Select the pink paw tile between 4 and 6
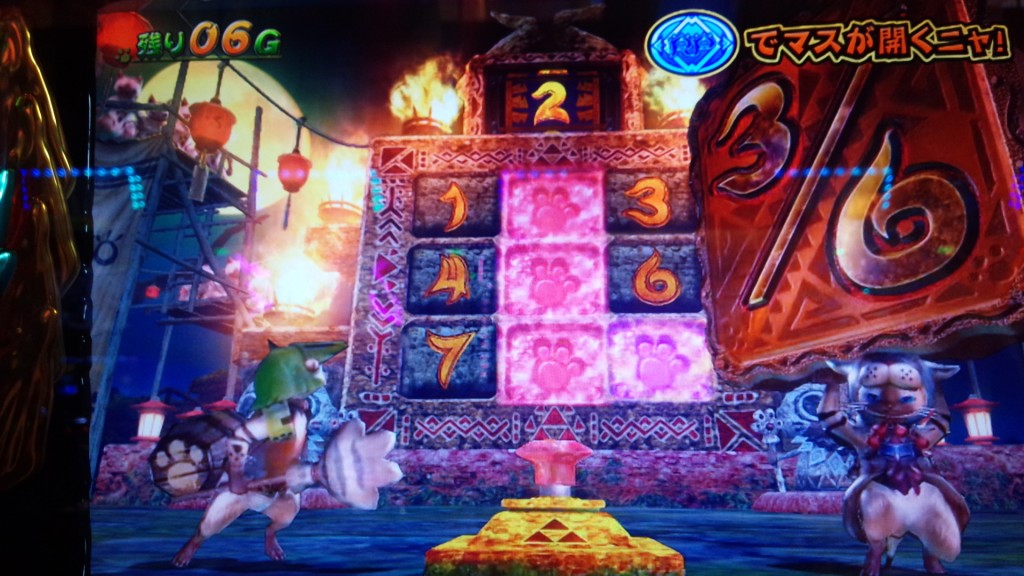This screenshot has height=576, width=1024. point(553,282)
